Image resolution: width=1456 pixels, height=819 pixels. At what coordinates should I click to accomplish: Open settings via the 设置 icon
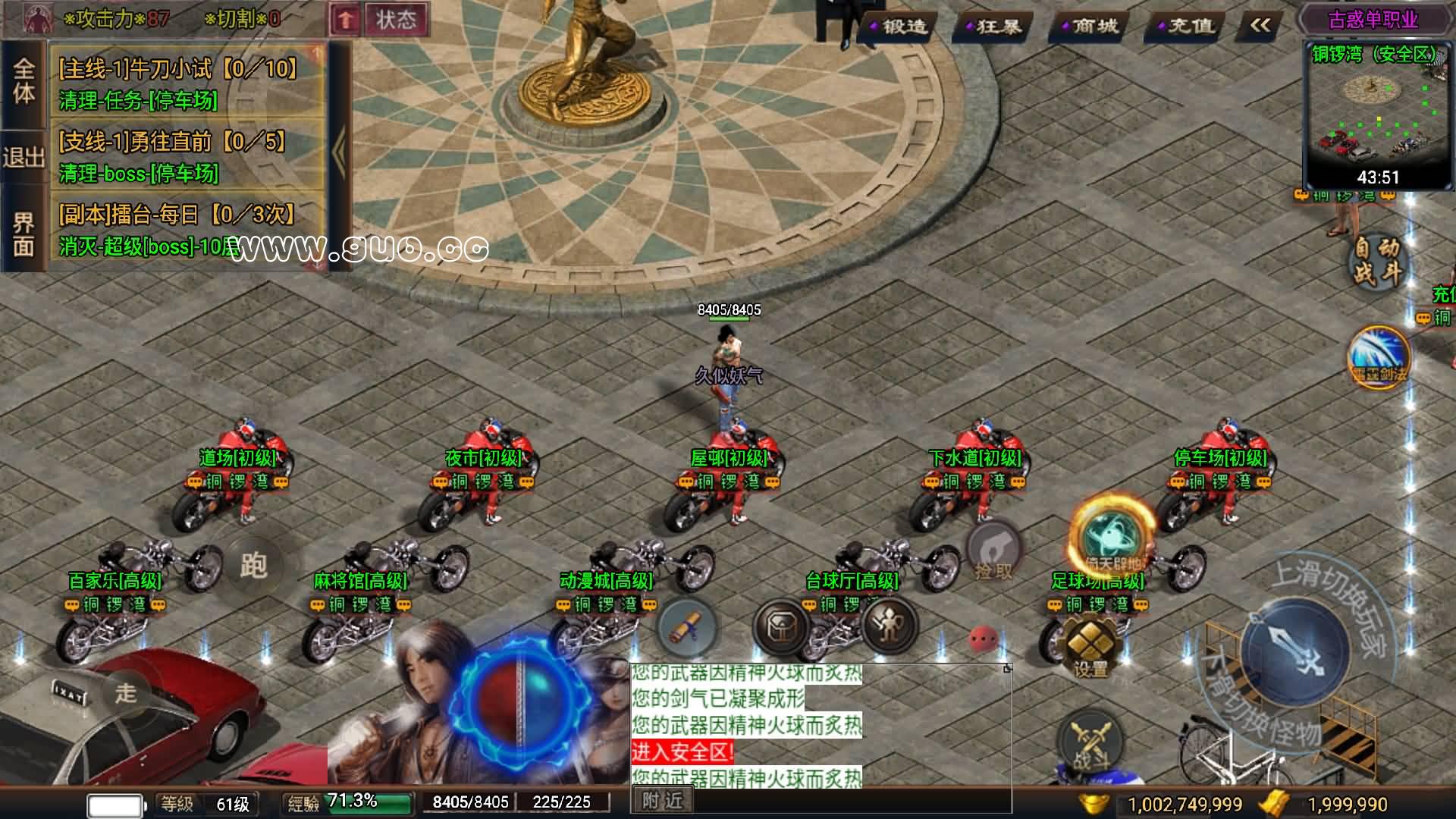point(1090,641)
